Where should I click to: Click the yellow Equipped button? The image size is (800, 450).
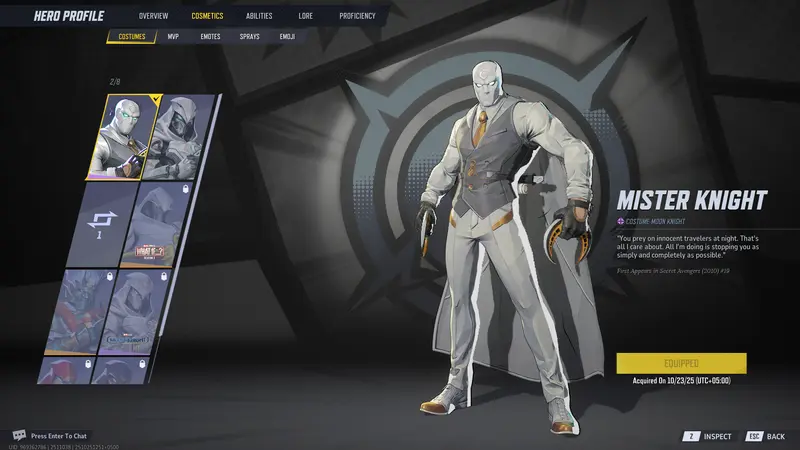tap(681, 363)
